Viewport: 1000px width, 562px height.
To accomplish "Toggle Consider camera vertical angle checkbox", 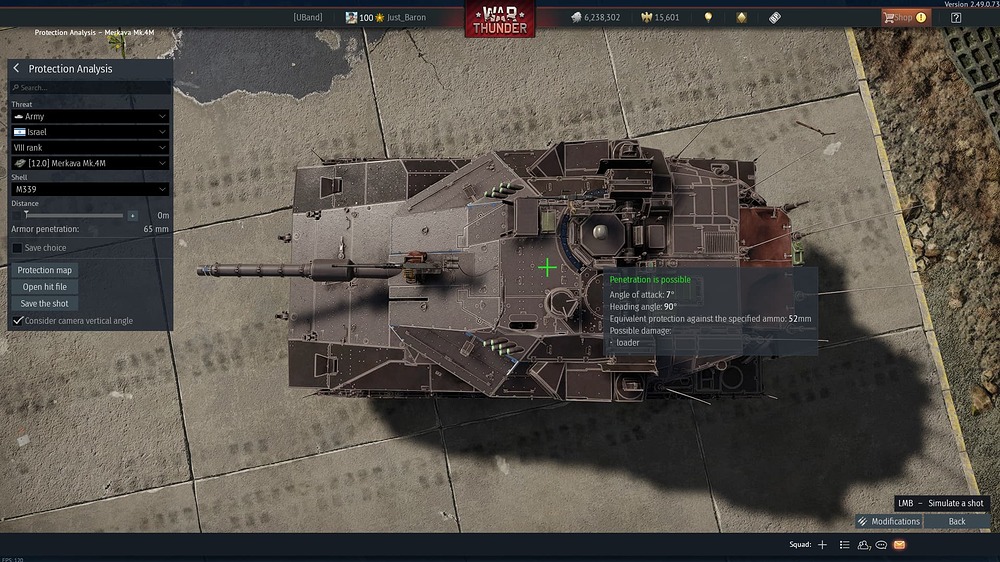I will tap(17, 321).
